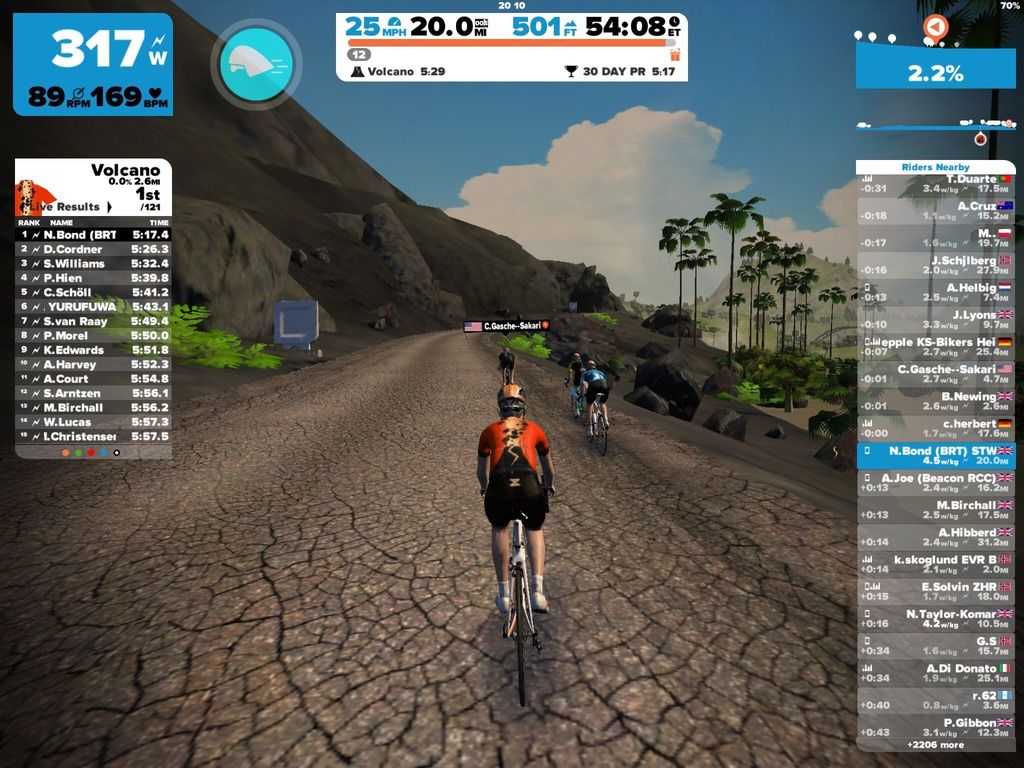Screen dimensions: 1024x768
Task: Expand the Live Results arrow
Action: click(x=110, y=207)
